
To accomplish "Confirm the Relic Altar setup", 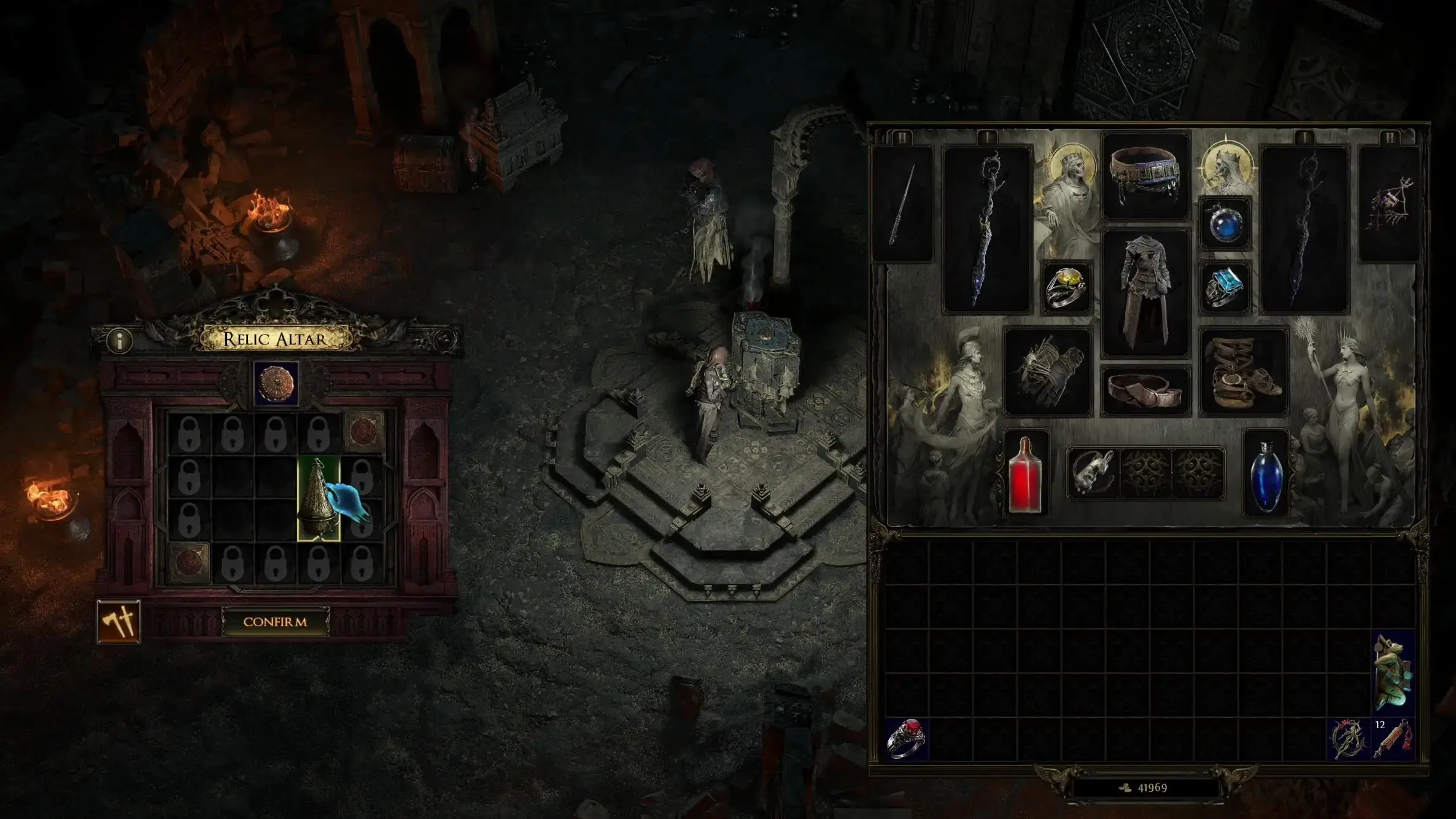I will click(x=275, y=622).
